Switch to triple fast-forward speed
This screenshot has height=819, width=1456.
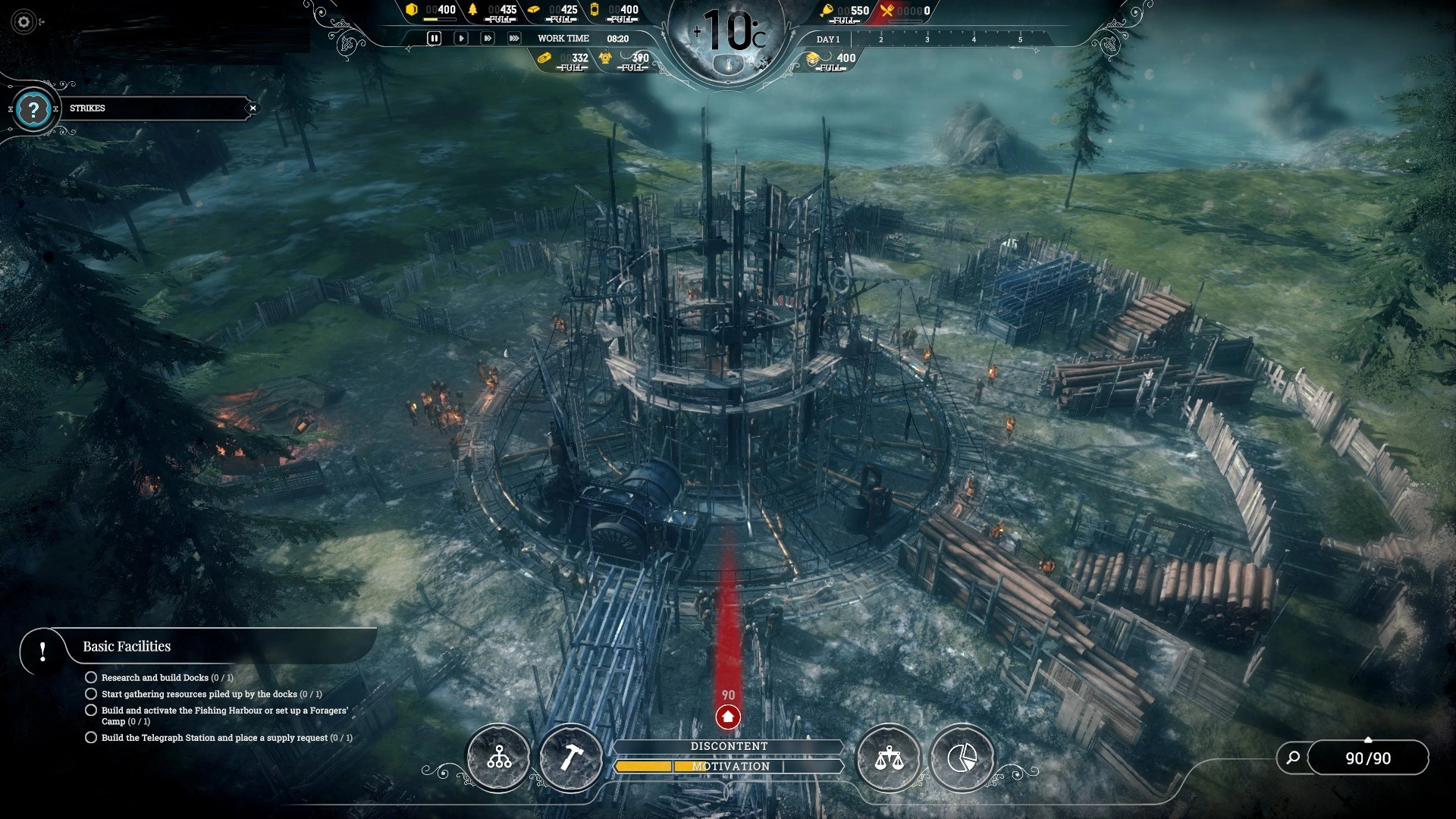[x=514, y=38]
